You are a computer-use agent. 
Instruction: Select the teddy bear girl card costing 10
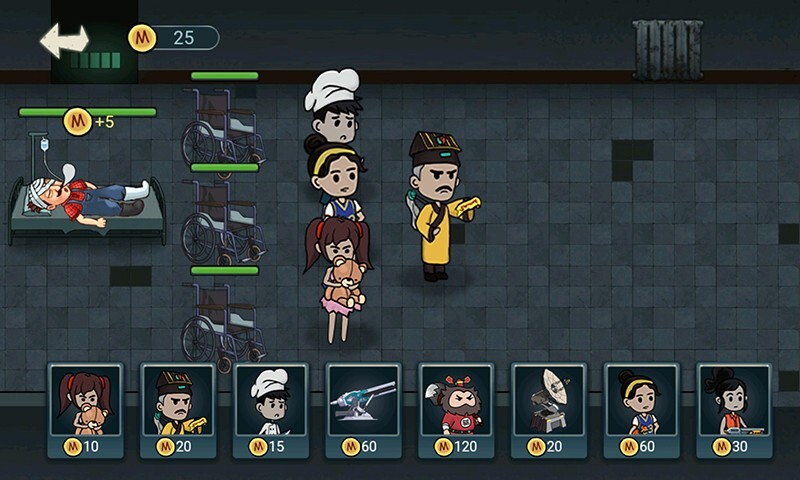pyautogui.click(x=85, y=409)
